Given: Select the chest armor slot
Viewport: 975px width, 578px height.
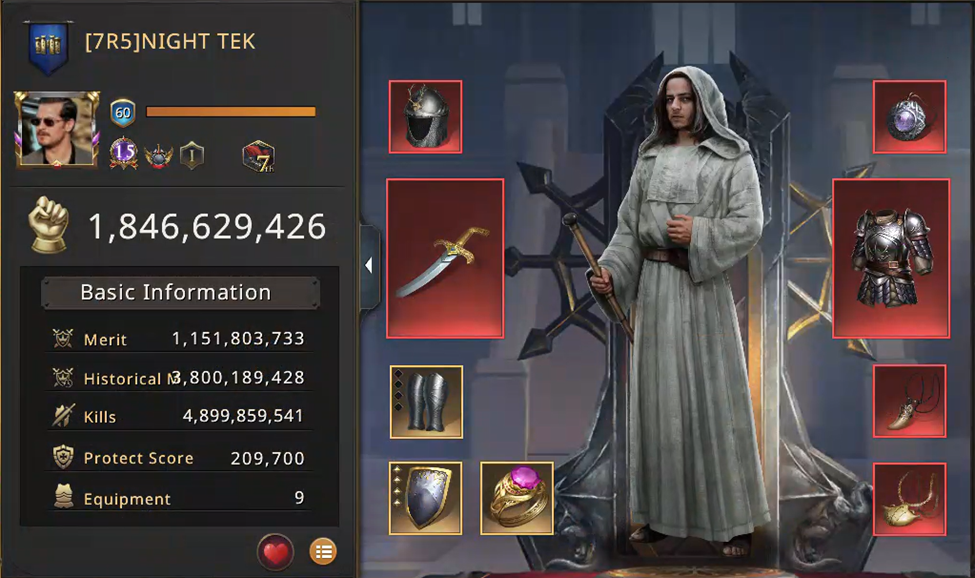Looking at the screenshot, I should coord(890,259).
